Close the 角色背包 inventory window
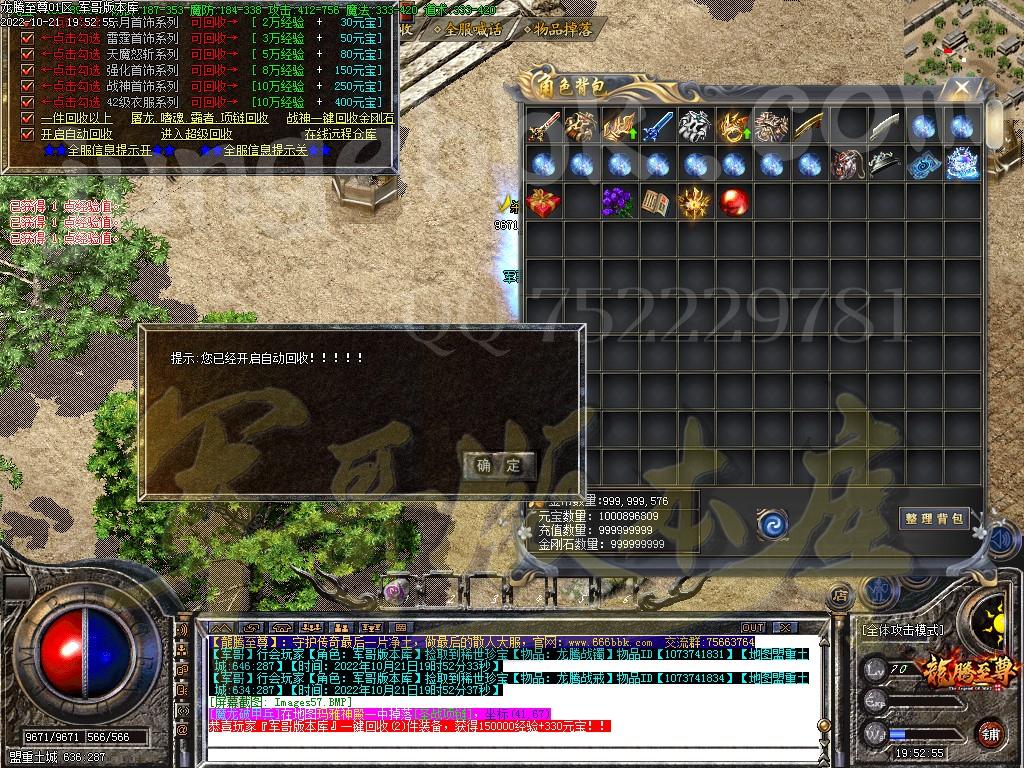 (x=962, y=88)
